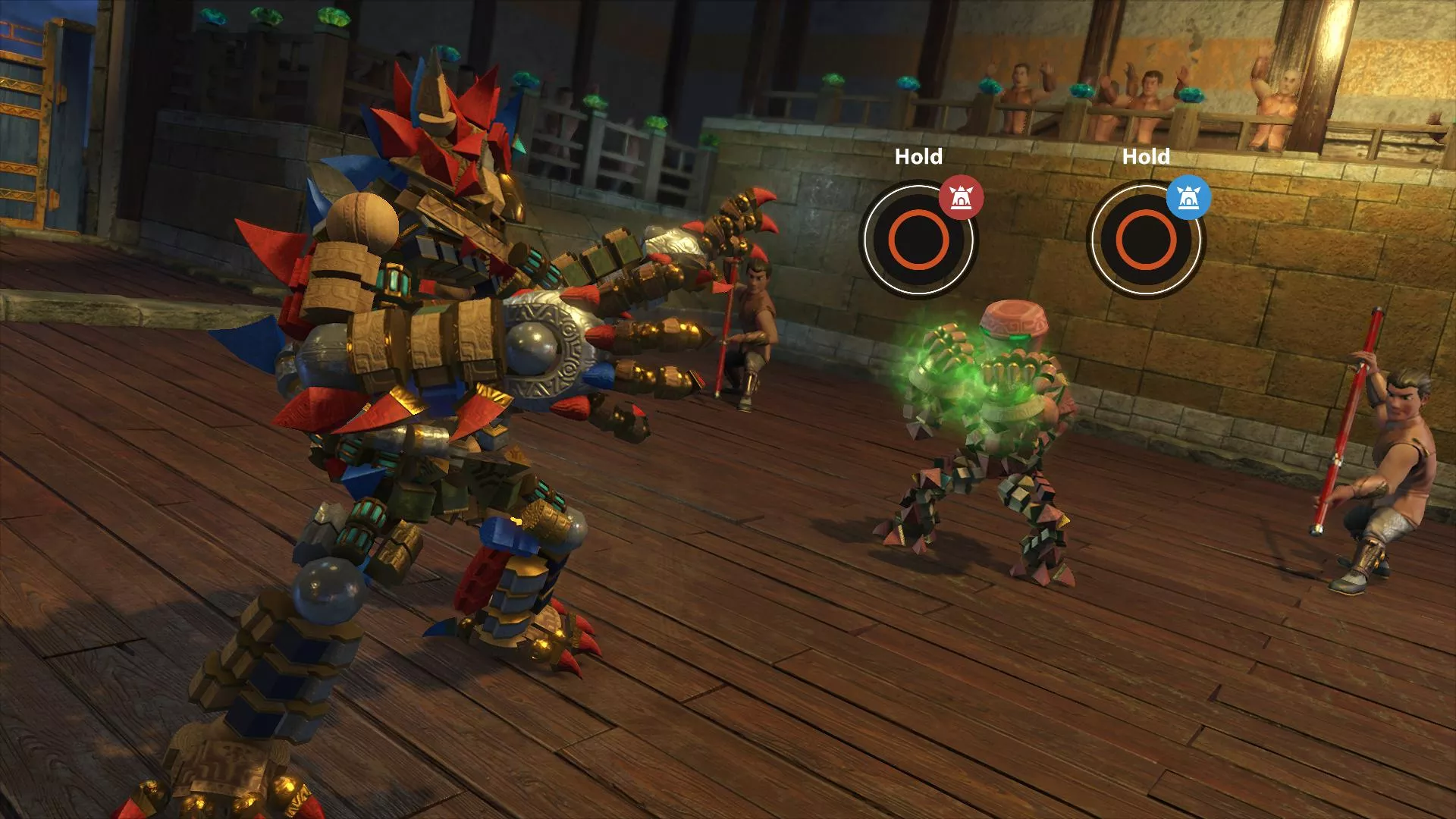Click the left Hold text label
The height and width of the screenshot is (819, 1456).
(918, 157)
